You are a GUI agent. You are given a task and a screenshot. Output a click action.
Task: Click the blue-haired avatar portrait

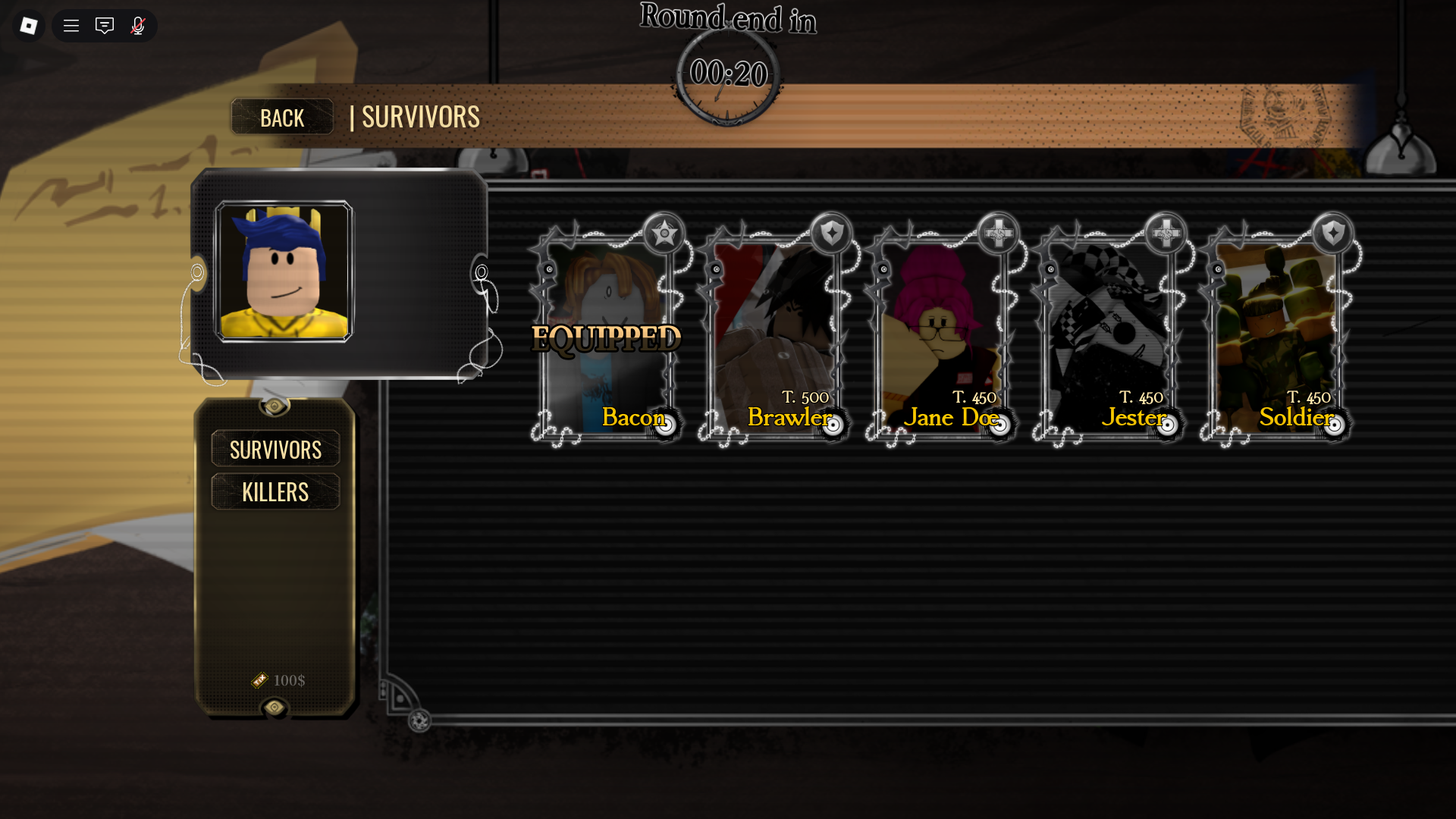(x=284, y=271)
